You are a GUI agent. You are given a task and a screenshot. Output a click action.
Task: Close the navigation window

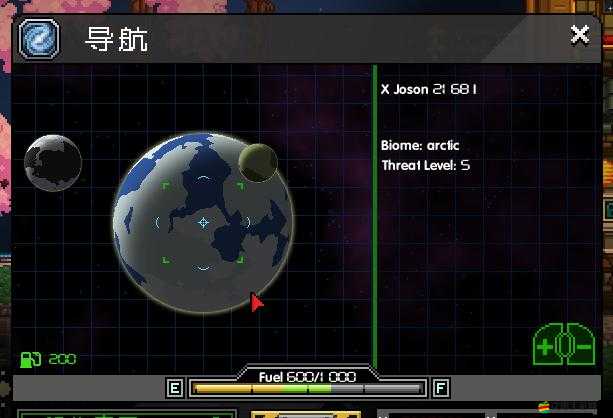click(579, 35)
